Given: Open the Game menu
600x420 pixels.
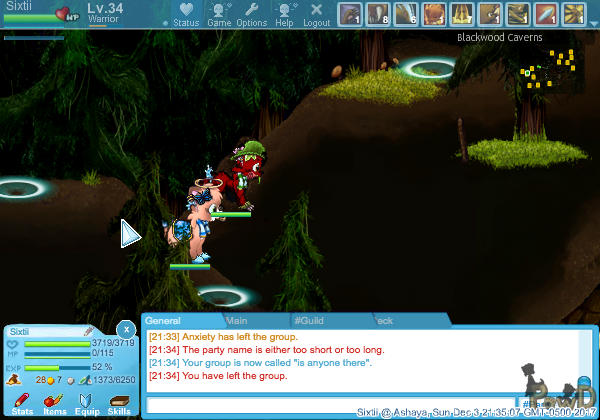Looking at the screenshot, I should (x=219, y=14).
